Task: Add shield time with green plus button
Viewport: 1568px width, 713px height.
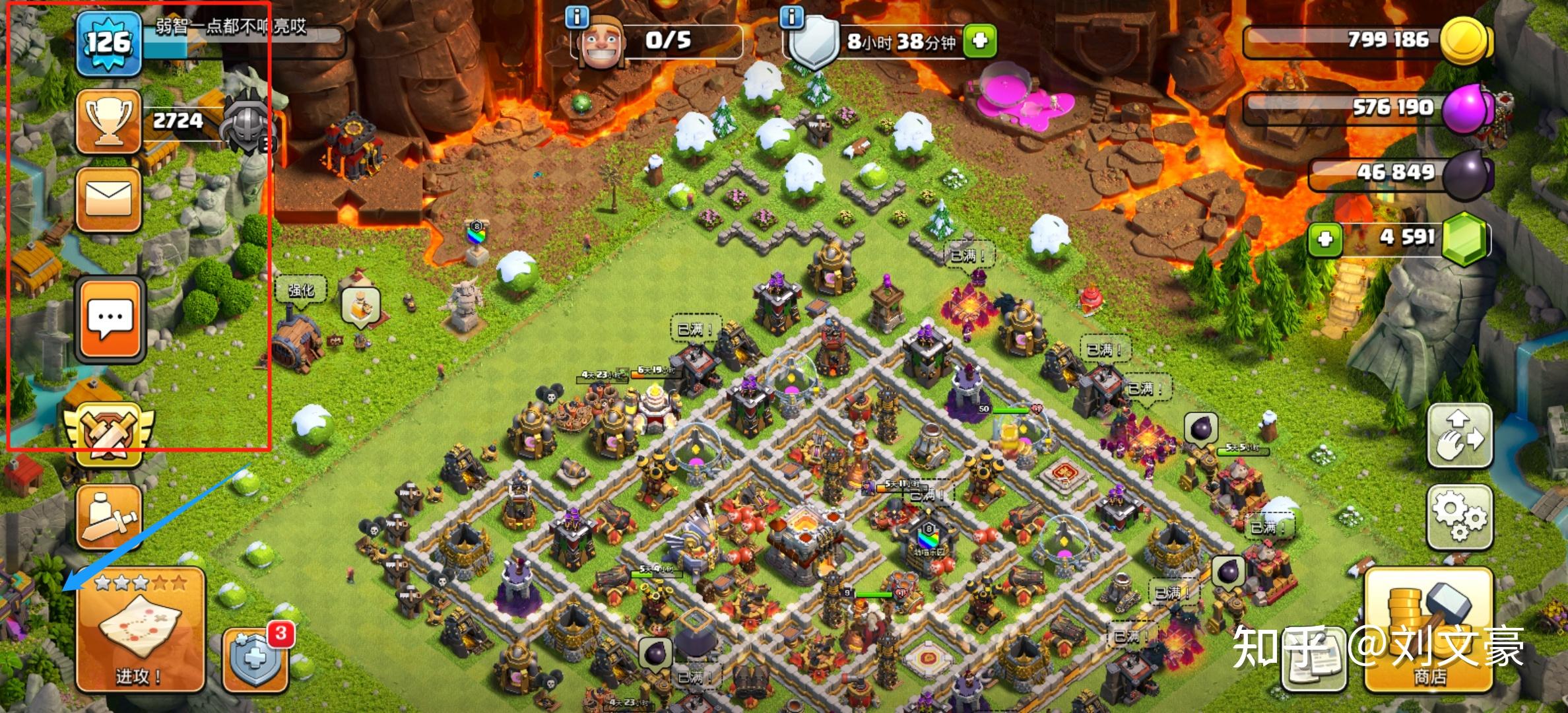Action: tap(979, 41)
